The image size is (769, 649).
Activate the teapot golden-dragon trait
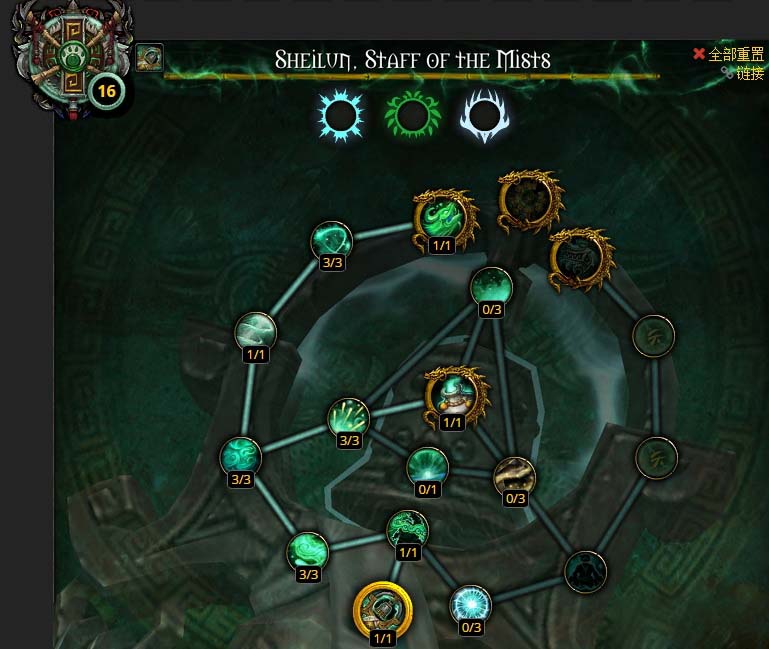point(453,393)
